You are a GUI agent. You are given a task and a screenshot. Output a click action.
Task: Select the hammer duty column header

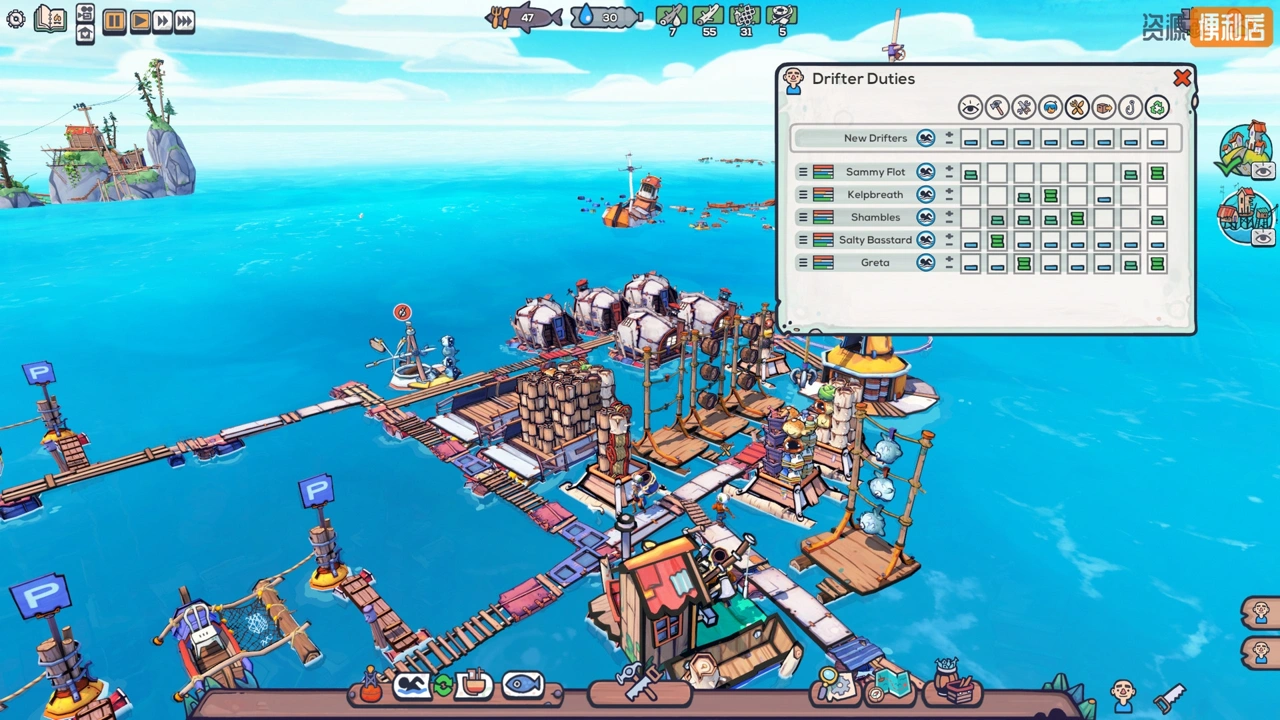click(x=997, y=107)
